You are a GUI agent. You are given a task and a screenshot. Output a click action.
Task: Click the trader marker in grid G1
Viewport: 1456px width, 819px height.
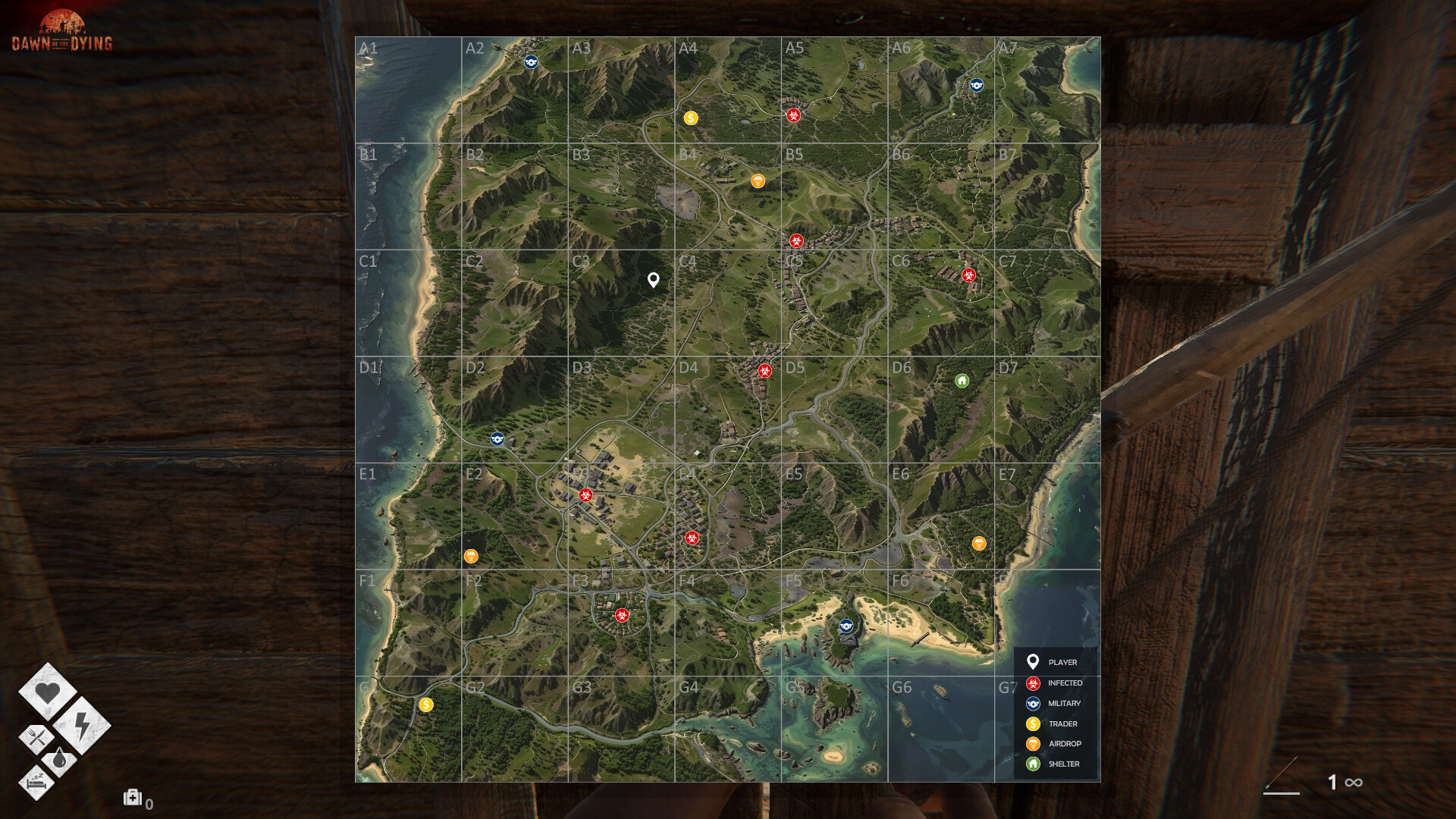(426, 706)
